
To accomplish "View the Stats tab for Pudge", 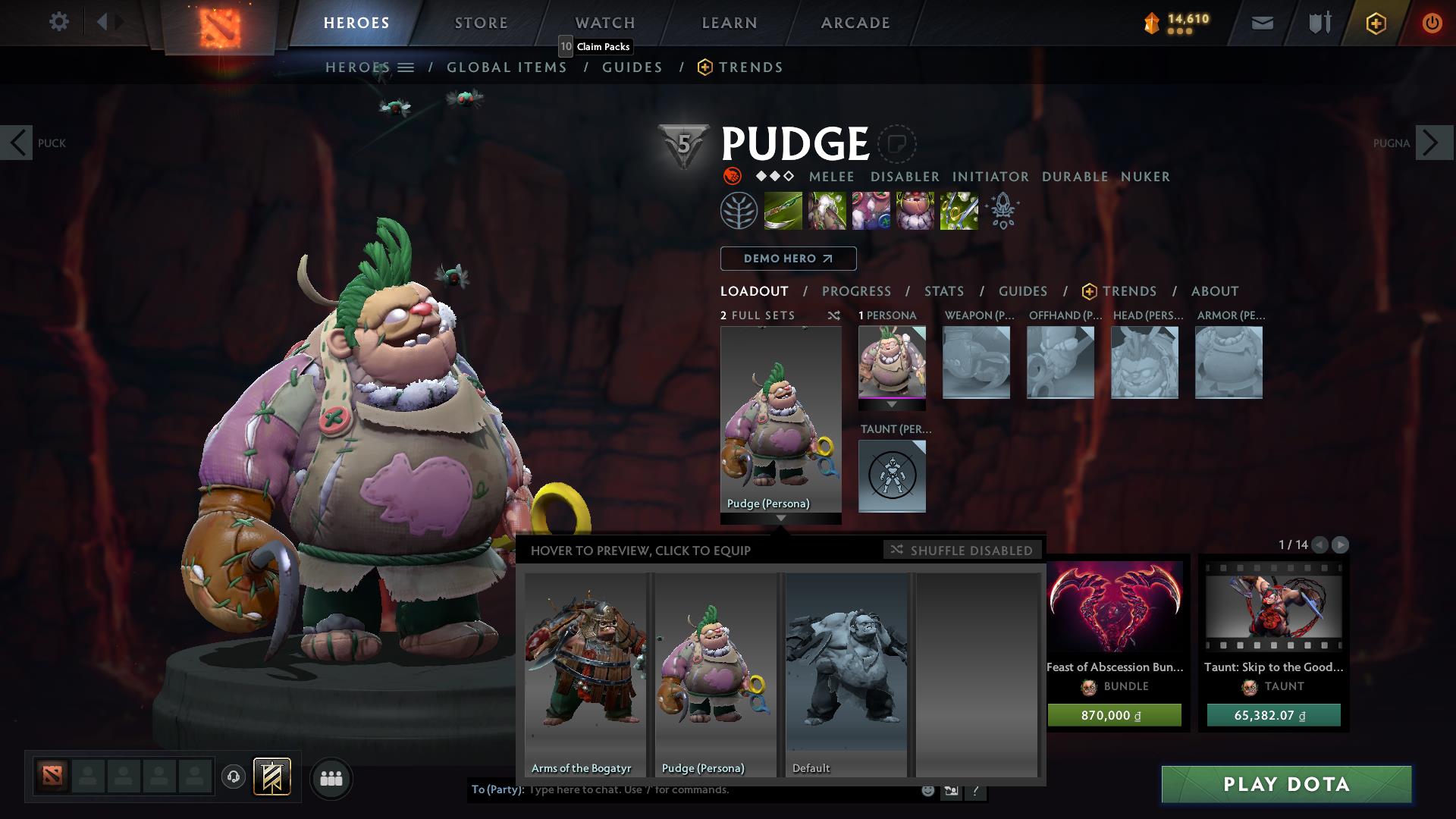I will pos(943,291).
